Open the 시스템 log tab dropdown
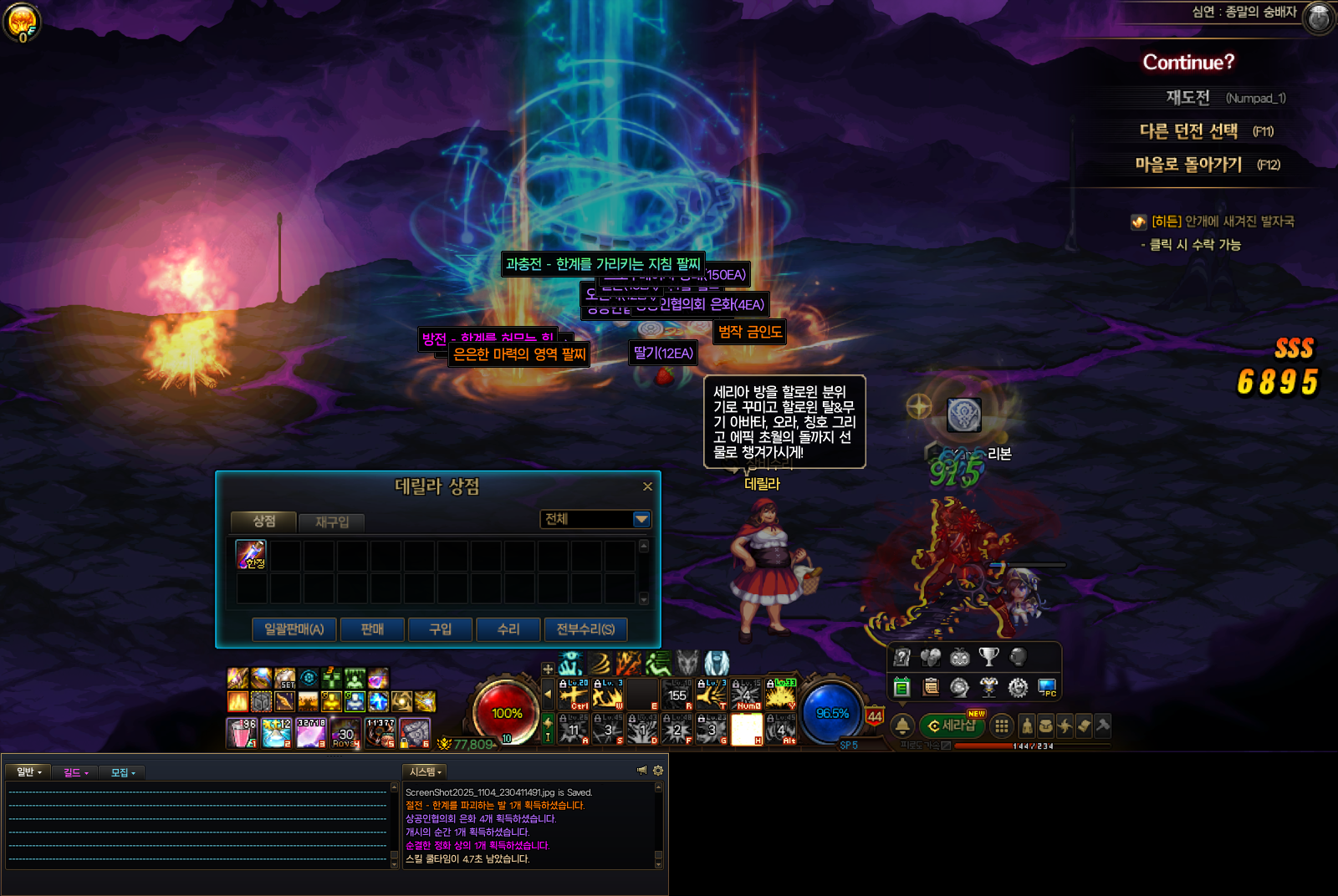 [x=425, y=771]
